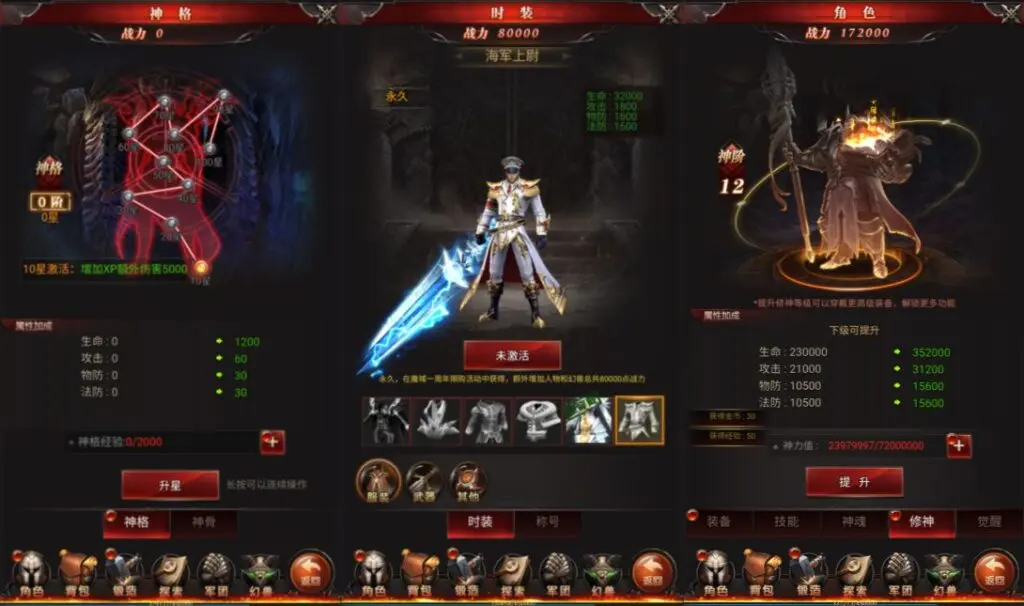The height and width of the screenshot is (606, 1024).
Task: Choose the gold-framed selected costume thumbnail
Action: [x=640, y=421]
